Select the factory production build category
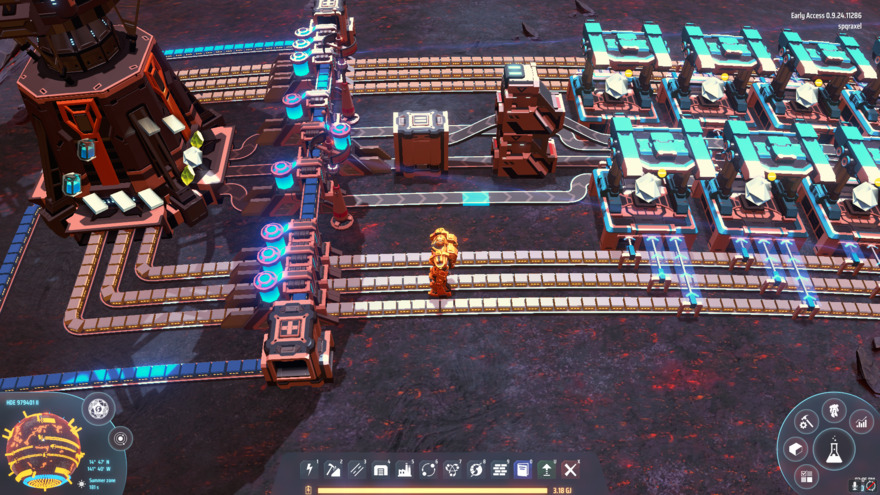Image resolution: width=880 pixels, height=495 pixels. 405,469
